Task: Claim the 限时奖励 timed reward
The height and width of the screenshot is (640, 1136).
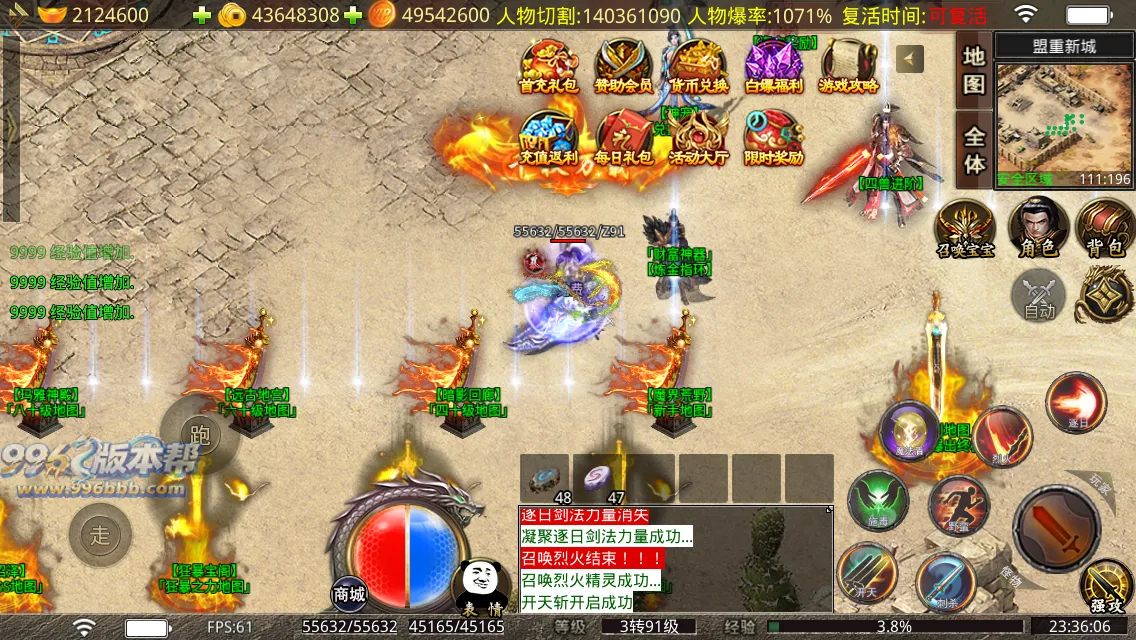Action: (x=774, y=139)
